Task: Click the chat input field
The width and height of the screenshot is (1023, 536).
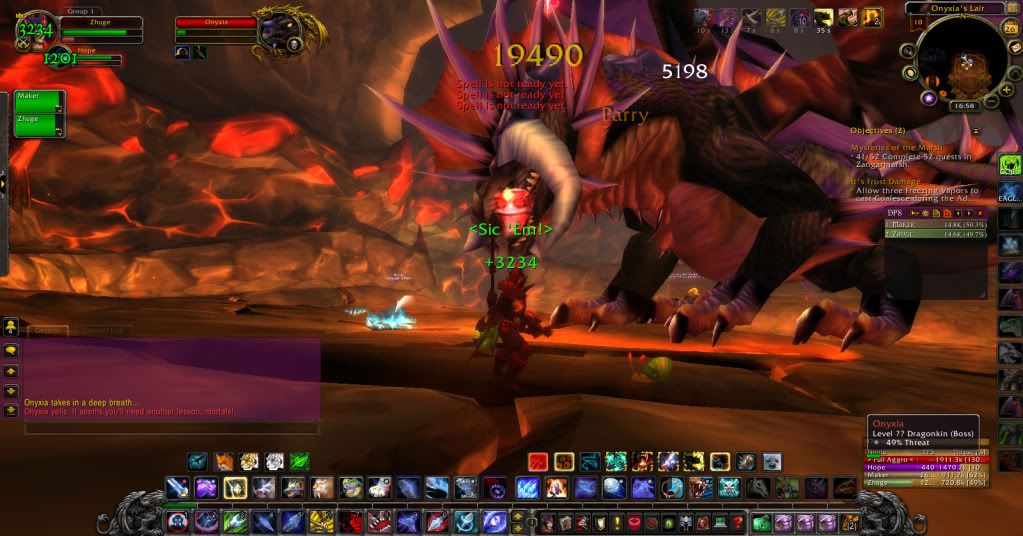Action: tap(170, 427)
